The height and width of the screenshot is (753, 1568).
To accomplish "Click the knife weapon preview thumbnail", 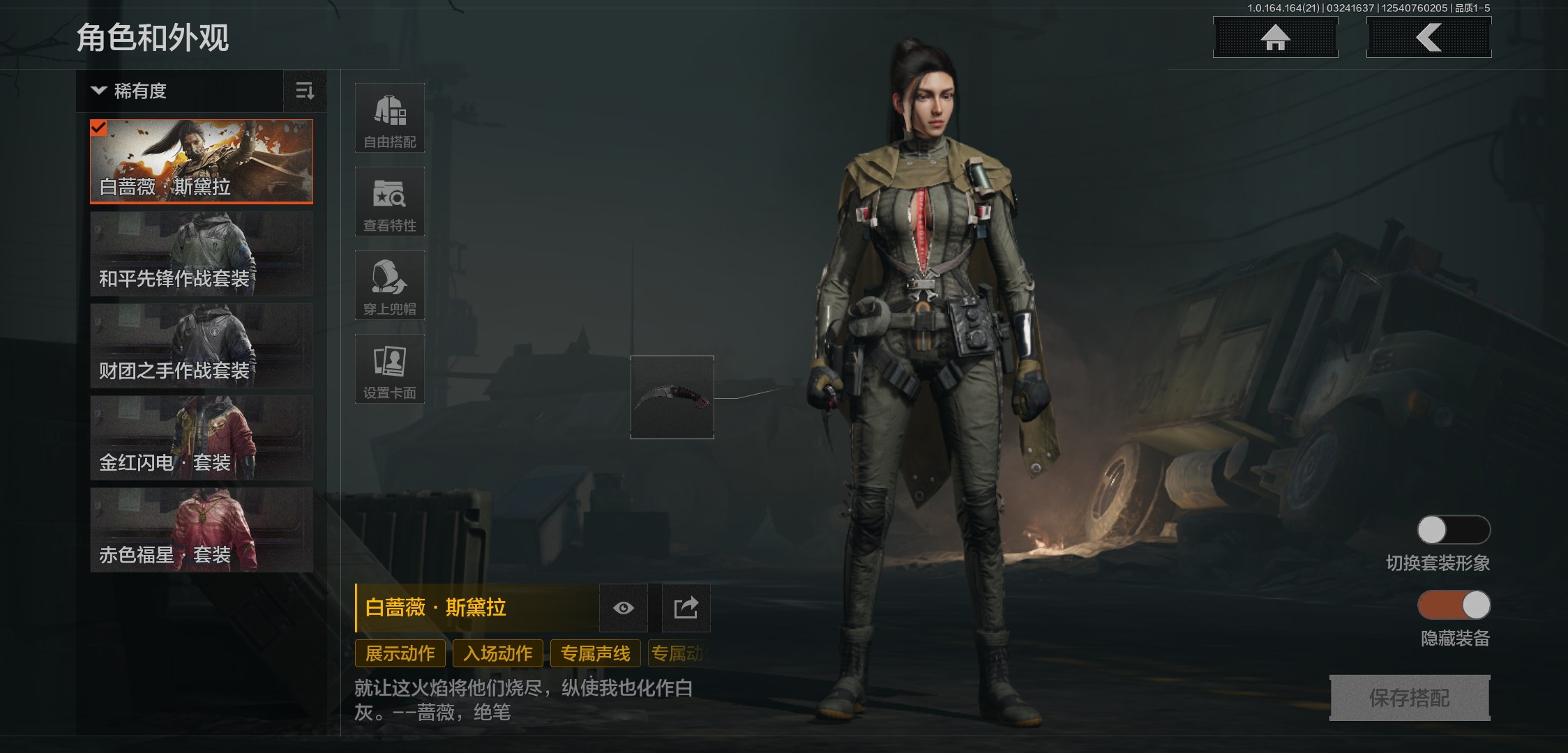I will [x=671, y=397].
